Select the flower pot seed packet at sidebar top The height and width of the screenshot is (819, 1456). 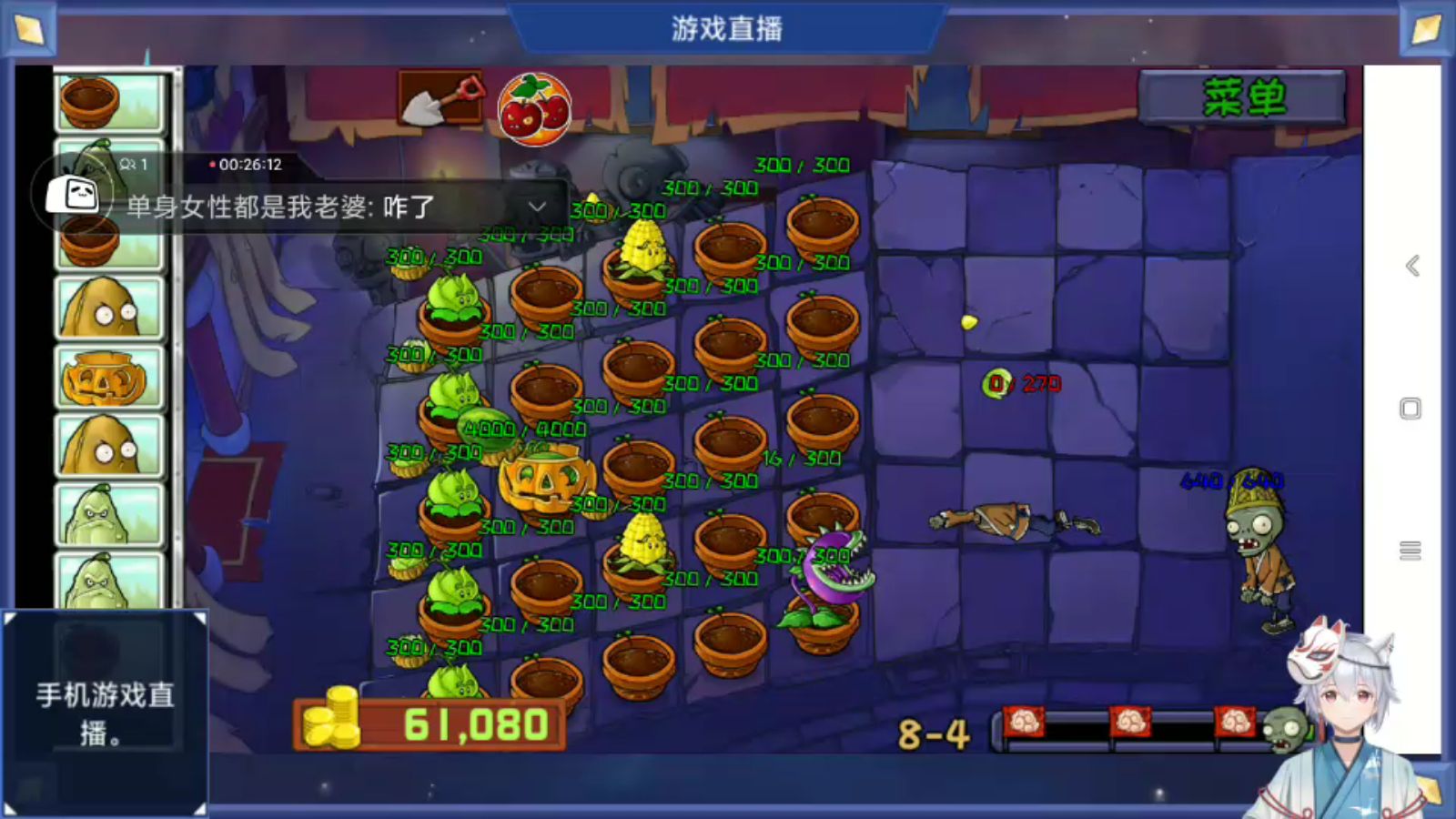[111, 100]
